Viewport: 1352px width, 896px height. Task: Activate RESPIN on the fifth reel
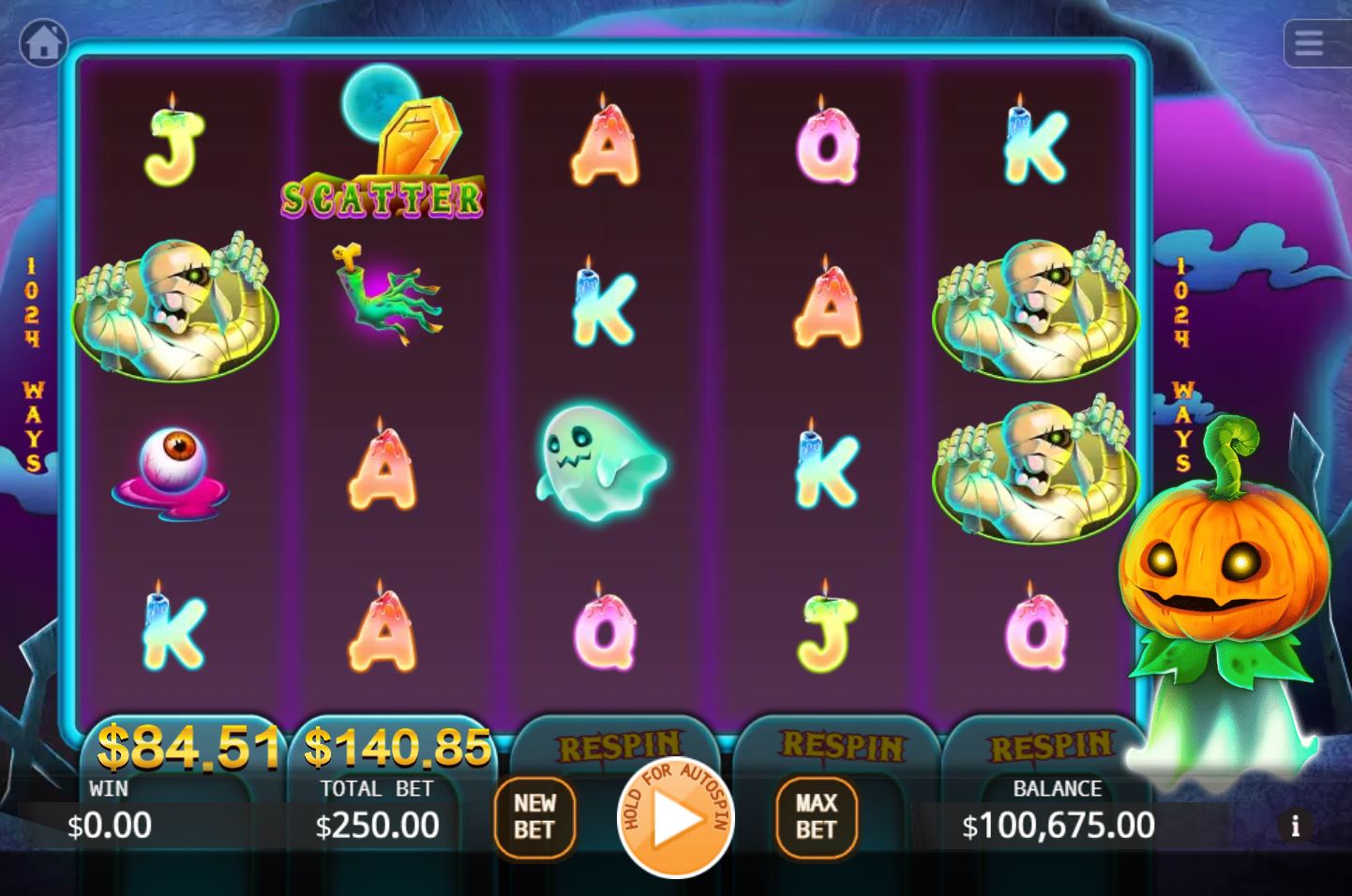pyautogui.click(x=1052, y=743)
